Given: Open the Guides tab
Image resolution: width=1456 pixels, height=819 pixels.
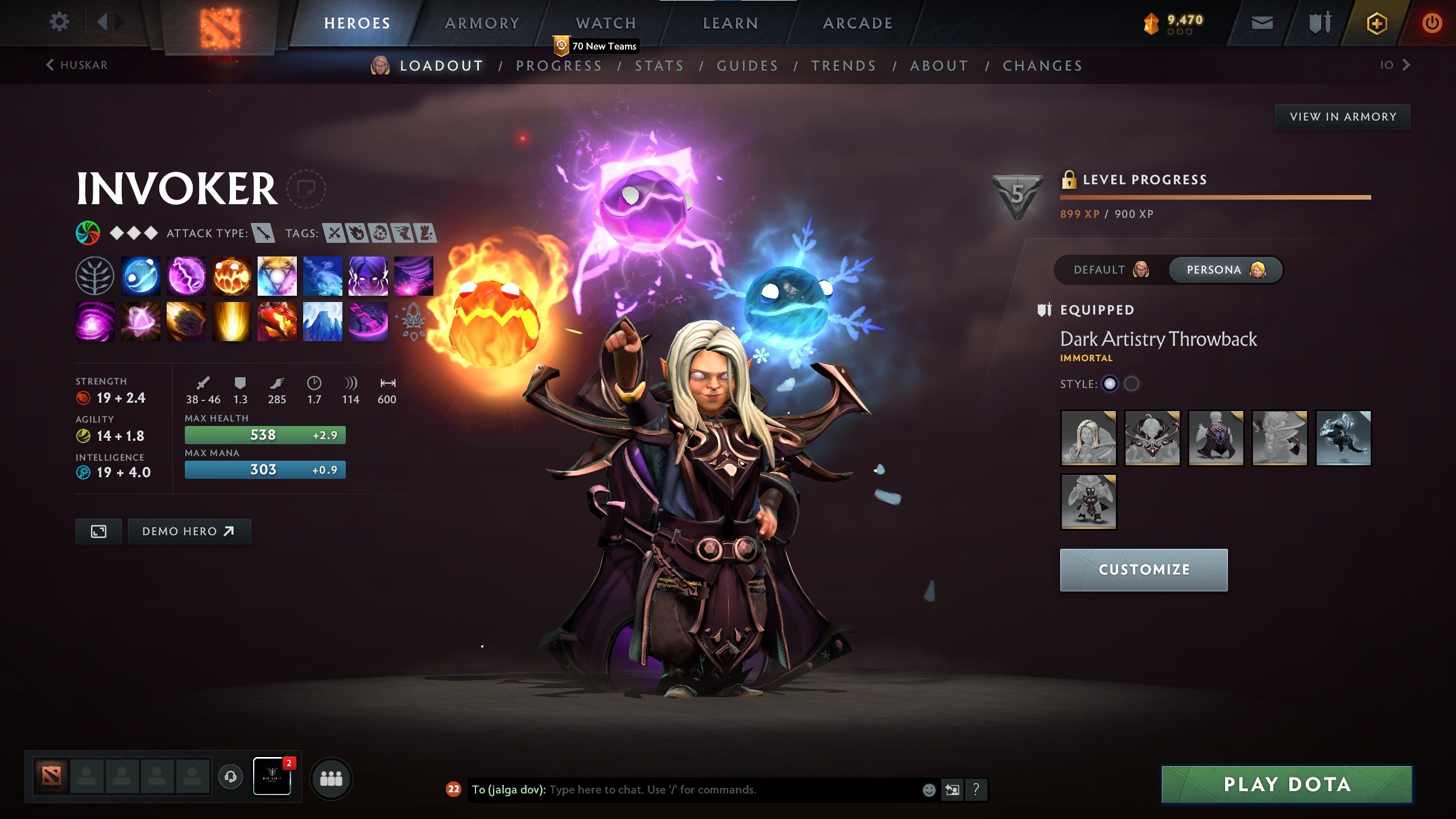Looking at the screenshot, I should point(747,65).
